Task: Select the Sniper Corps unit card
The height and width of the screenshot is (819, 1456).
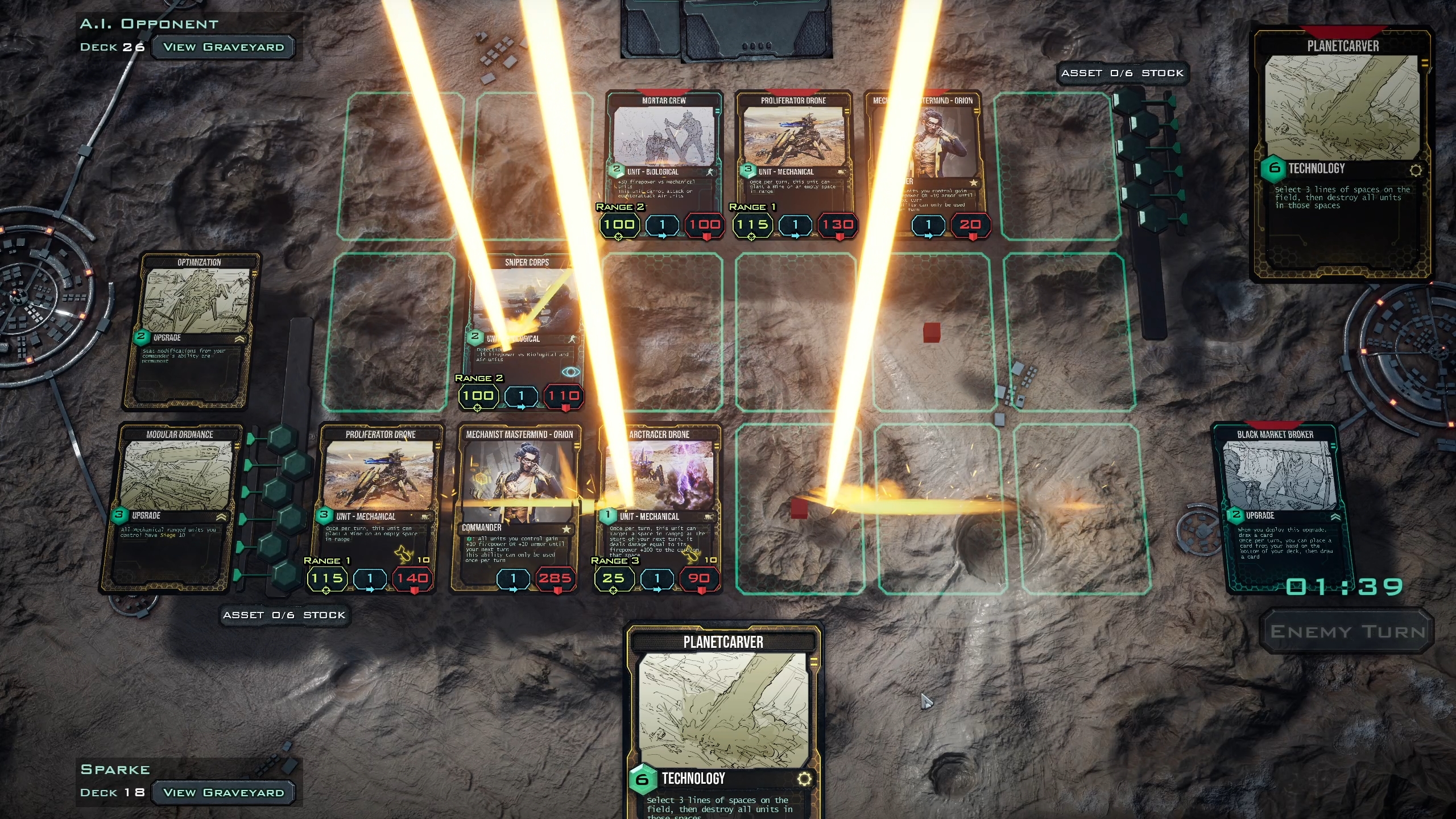Action: [524, 324]
